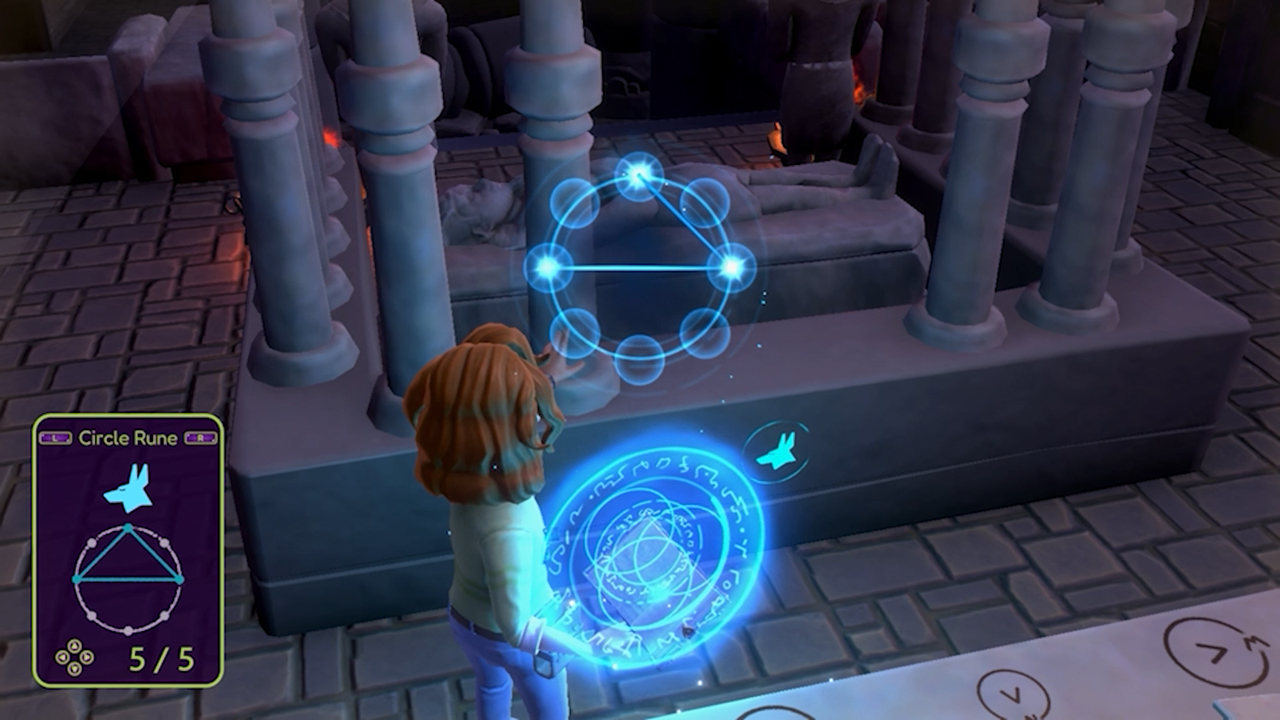Click the d-pad controls icon in the rune panel
This screenshot has width=1280, height=720.
coord(74,657)
